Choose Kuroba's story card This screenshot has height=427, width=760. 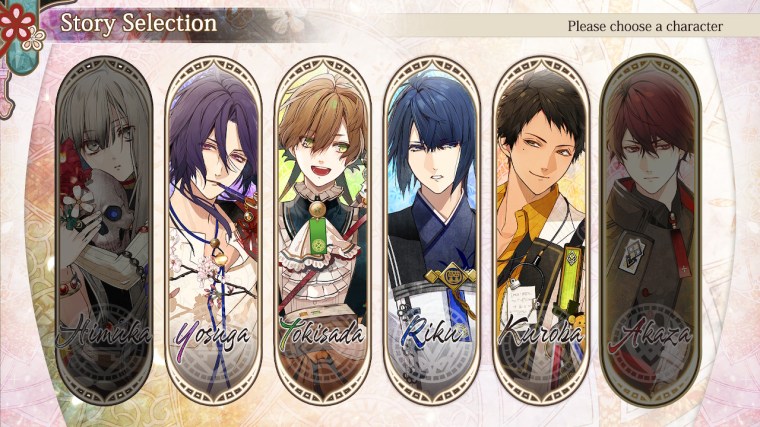coord(541,230)
